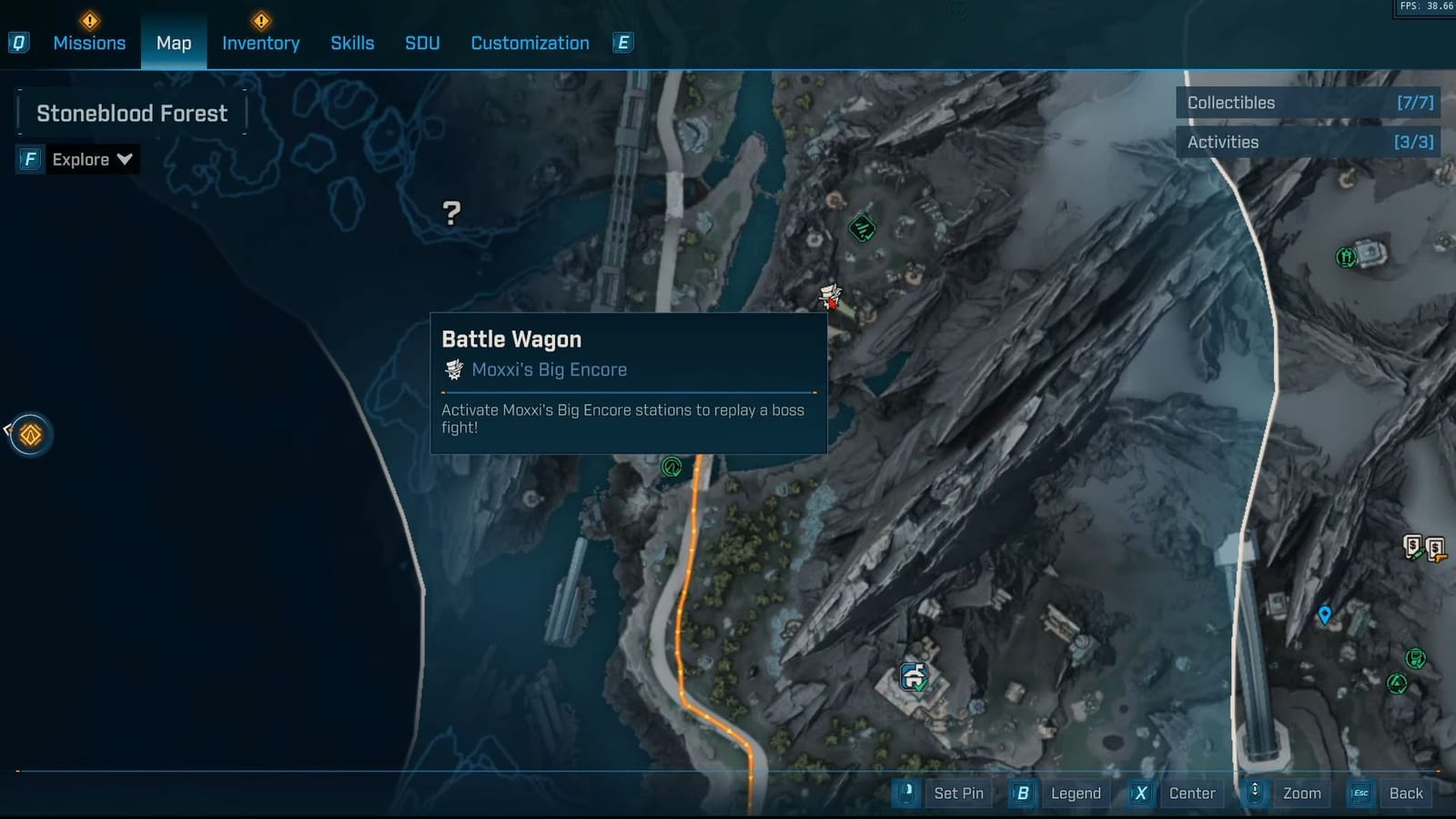1456x819 pixels.
Task: Click the player position indicator on the left edge
Action: coord(30,435)
